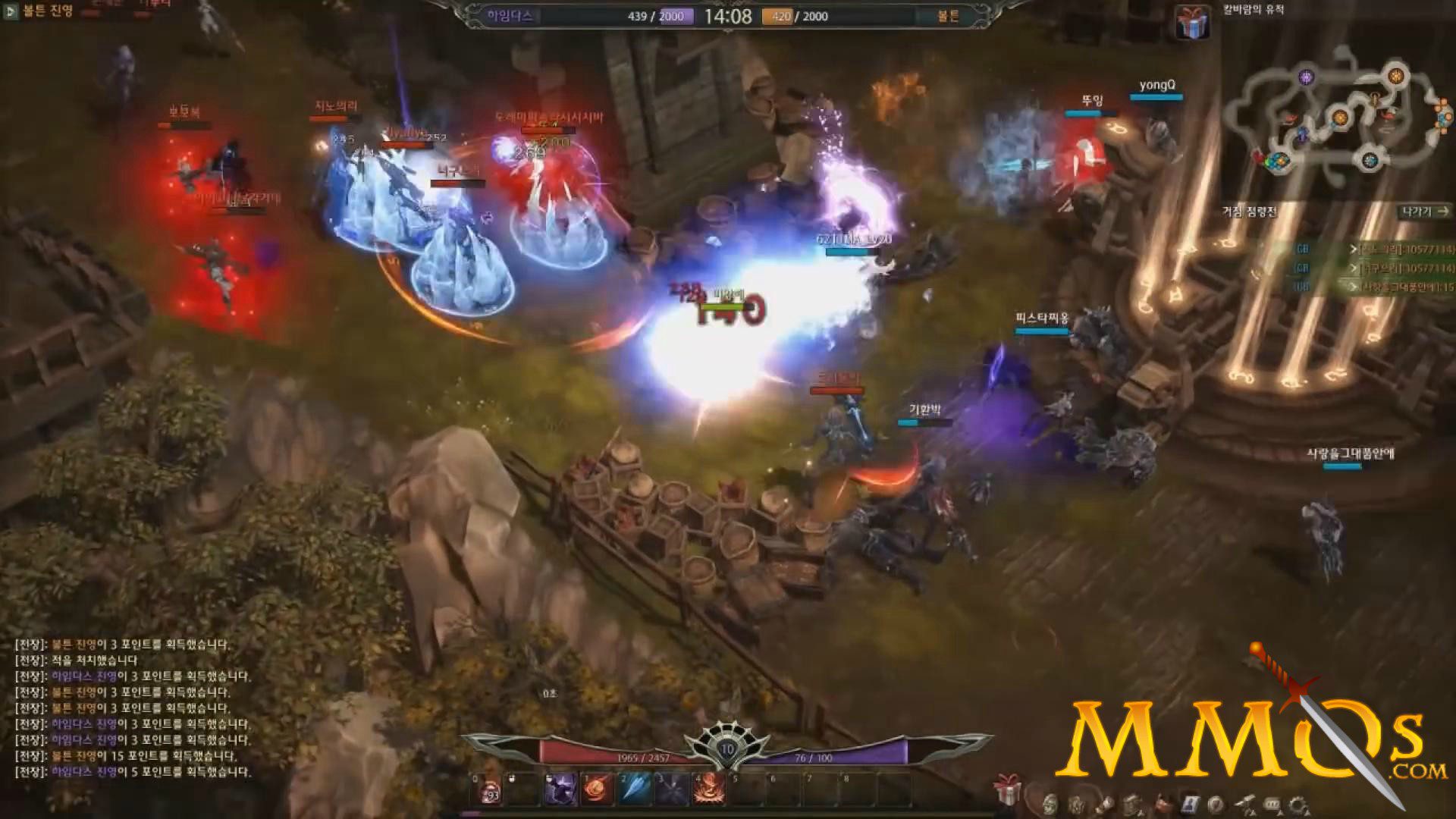Expand the first GB kill-feed entry arrow
Image resolution: width=1456 pixels, height=819 pixels.
[1353, 249]
